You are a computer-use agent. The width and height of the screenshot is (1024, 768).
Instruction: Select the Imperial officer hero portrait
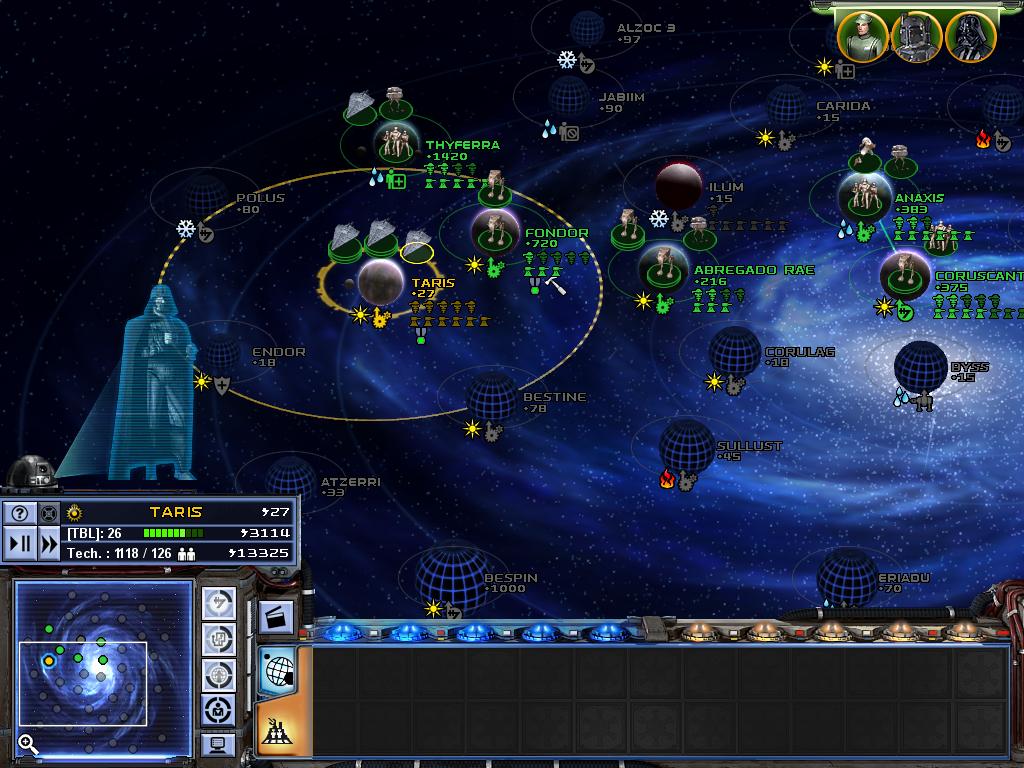point(862,37)
